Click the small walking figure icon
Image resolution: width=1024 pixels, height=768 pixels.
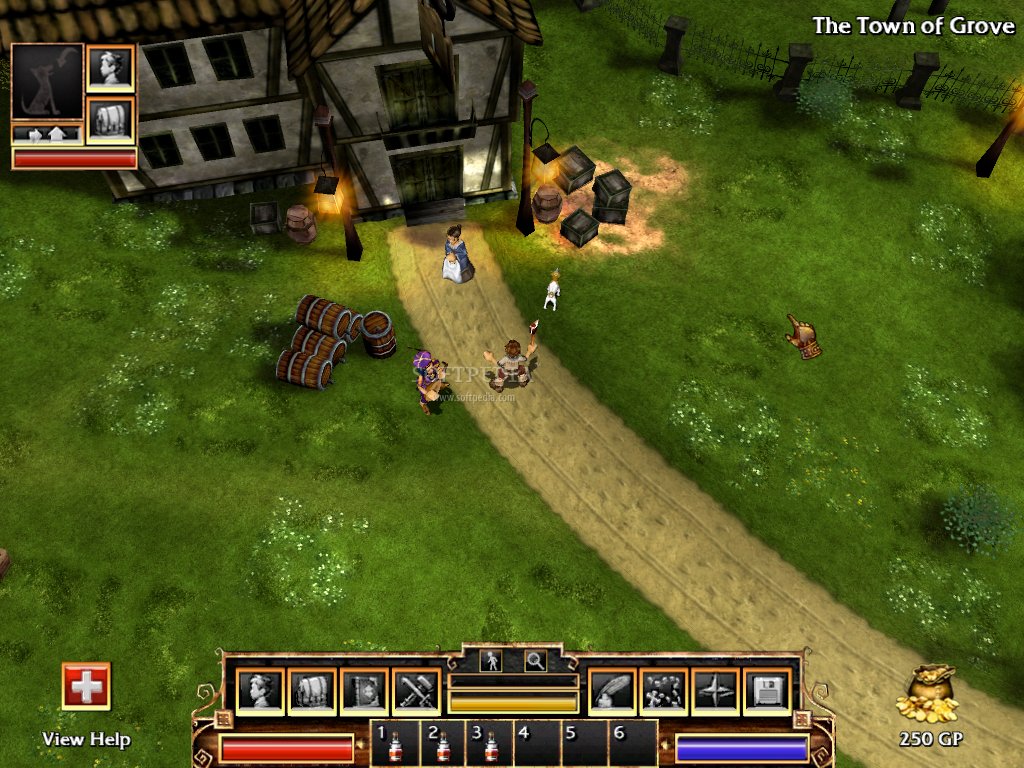[491, 660]
